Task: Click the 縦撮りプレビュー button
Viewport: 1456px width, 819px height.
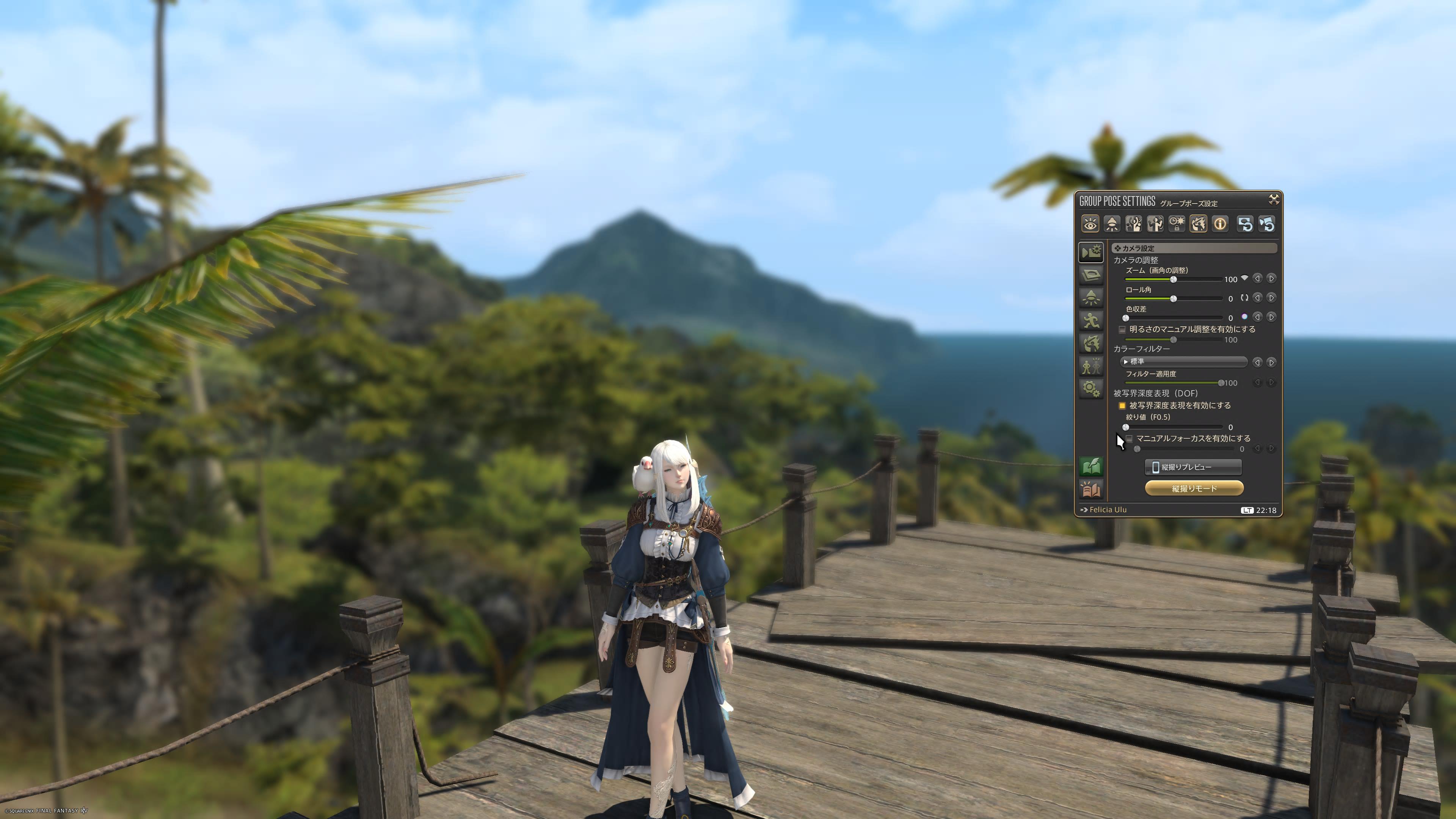Action: [1192, 467]
